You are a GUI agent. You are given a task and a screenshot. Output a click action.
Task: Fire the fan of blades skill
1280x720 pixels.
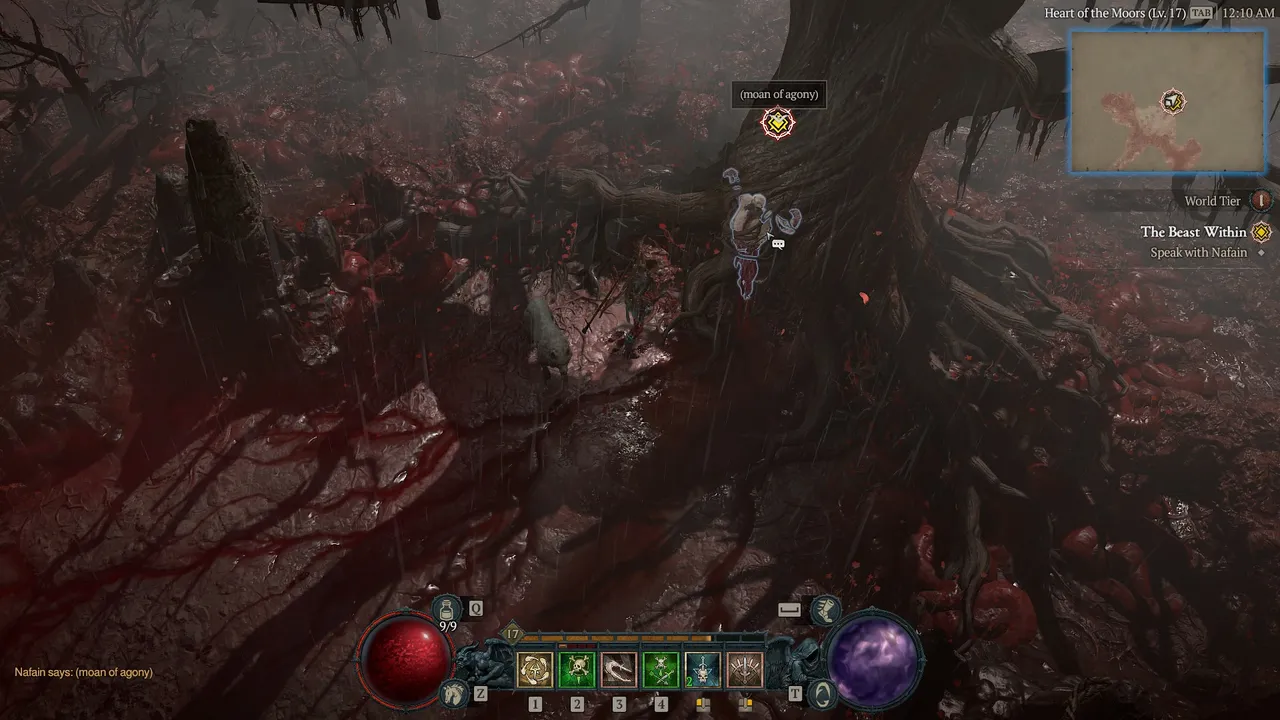click(x=745, y=670)
